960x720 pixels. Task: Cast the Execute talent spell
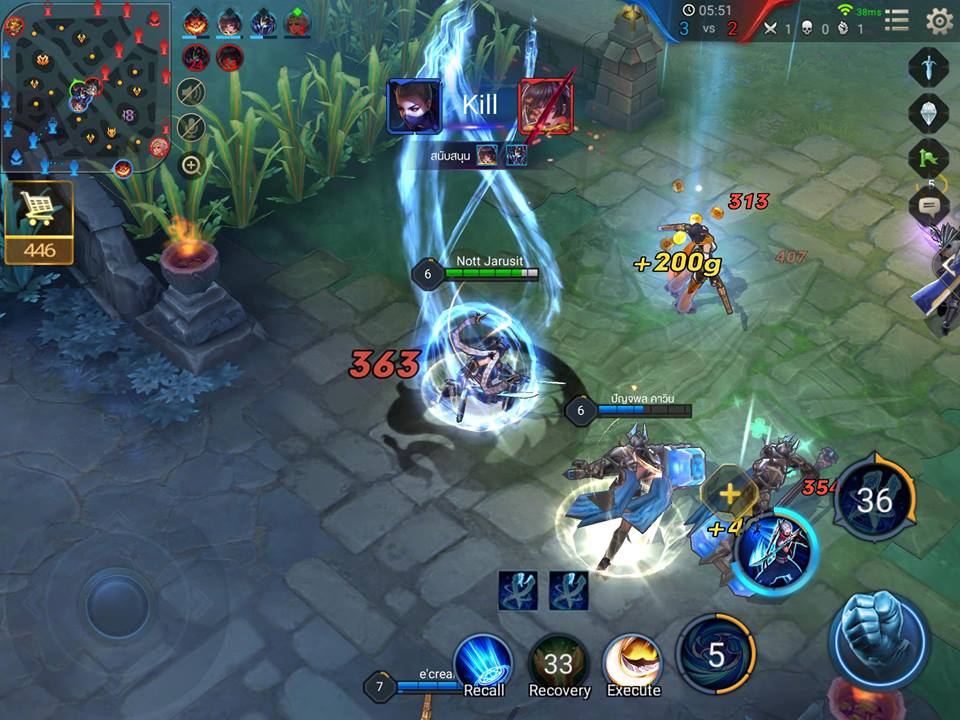tap(633, 663)
